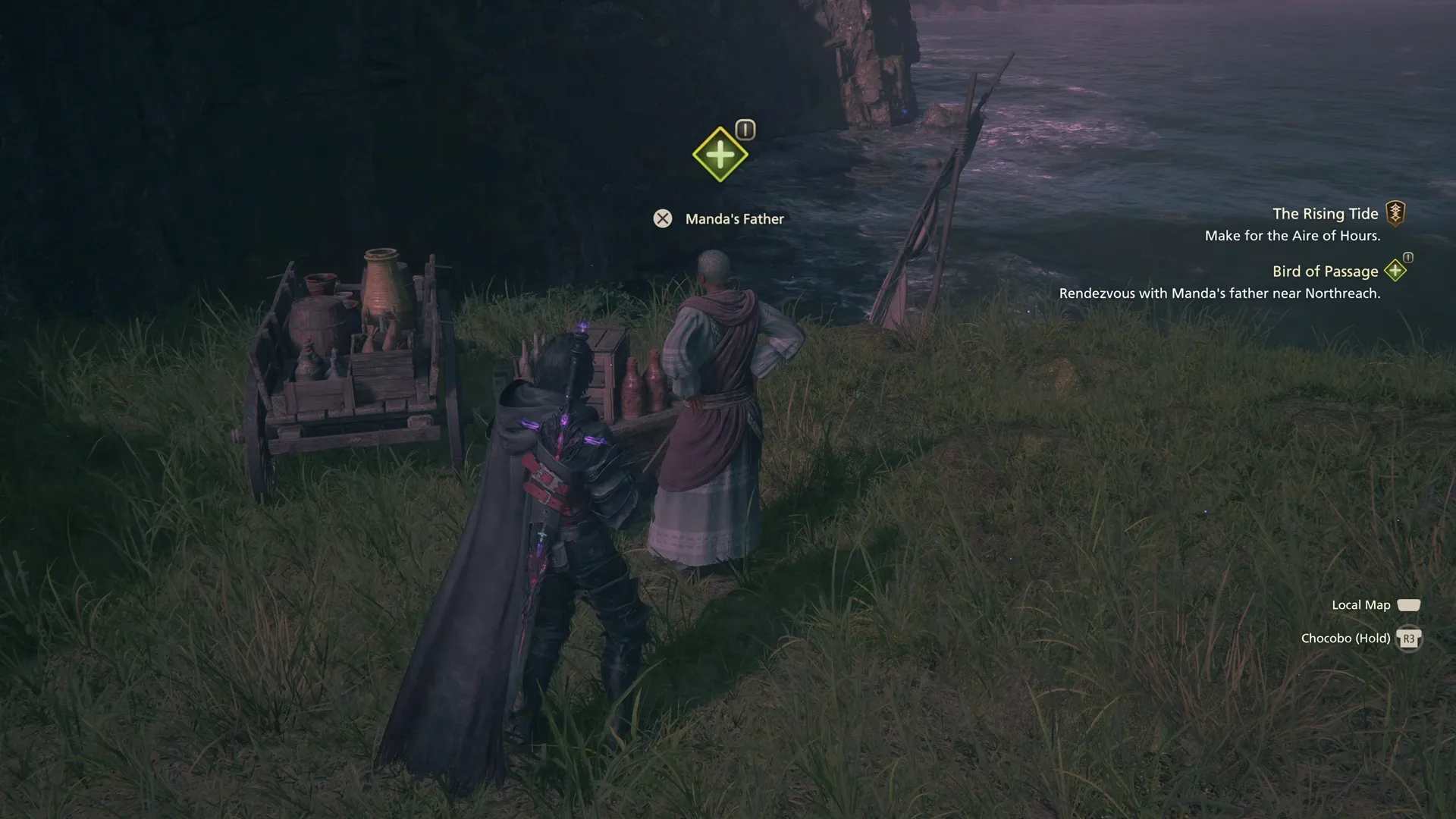Open the quest title The Rising Tide
Image resolution: width=1456 pixels, height=819 pixels.
coord(1326,213)
